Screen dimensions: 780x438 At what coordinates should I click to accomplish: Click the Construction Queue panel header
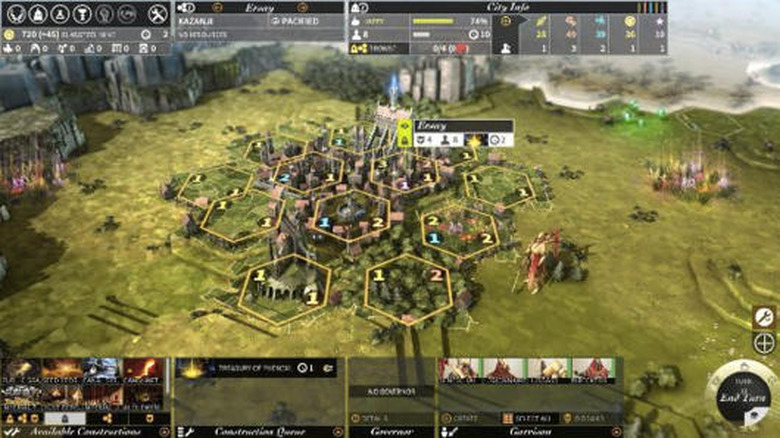258,431
